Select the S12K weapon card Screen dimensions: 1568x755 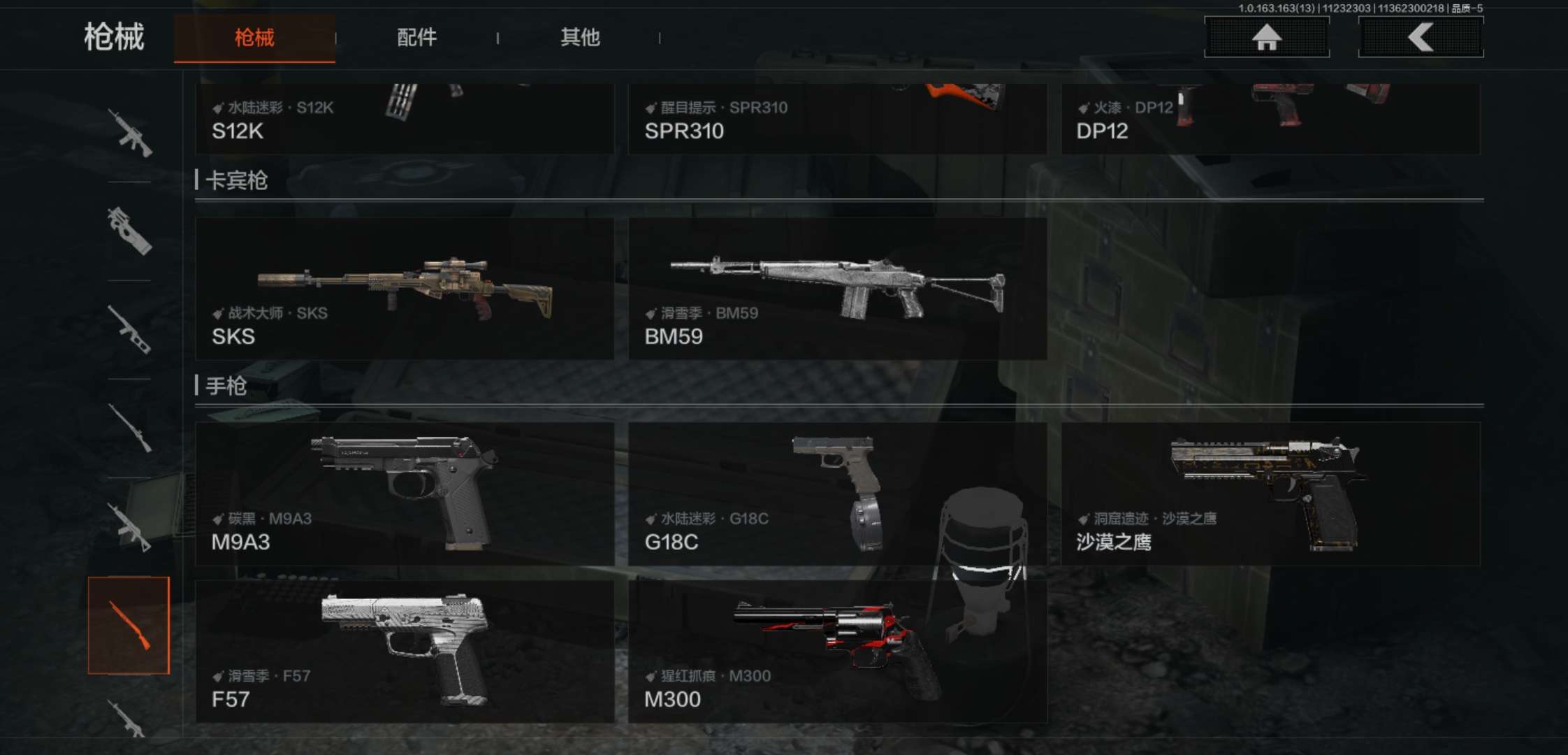(x=404, y=119)
